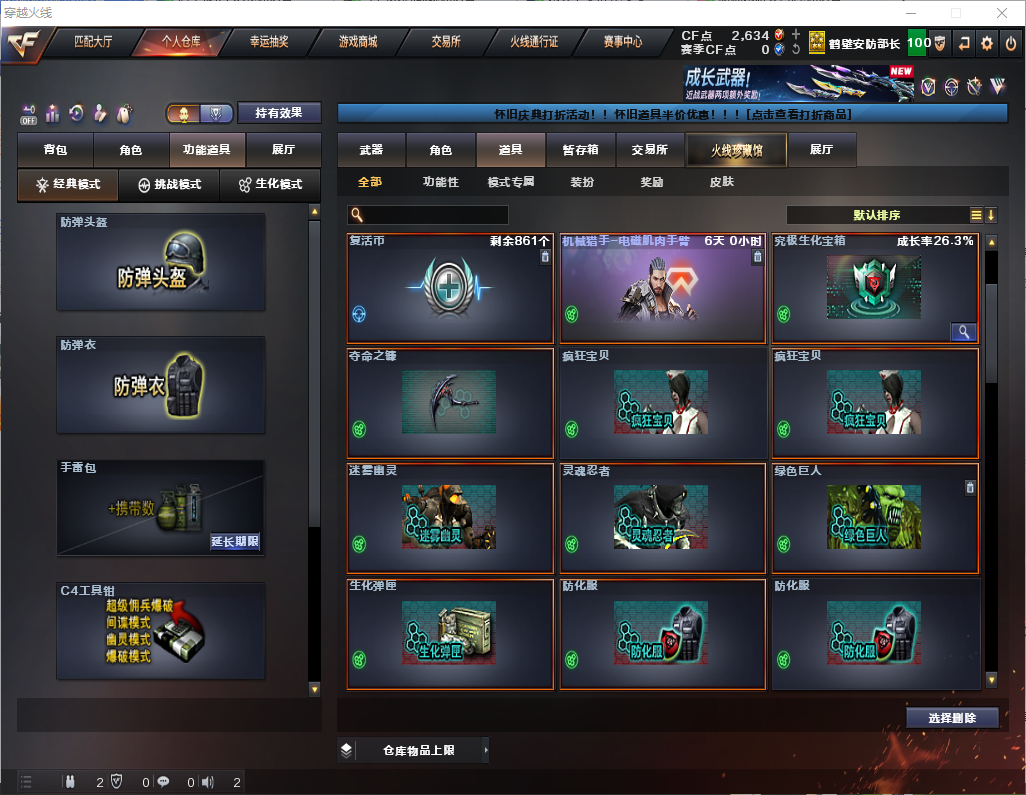
Task: Select the 复活币 revive coin item
Action: [450, 288]
